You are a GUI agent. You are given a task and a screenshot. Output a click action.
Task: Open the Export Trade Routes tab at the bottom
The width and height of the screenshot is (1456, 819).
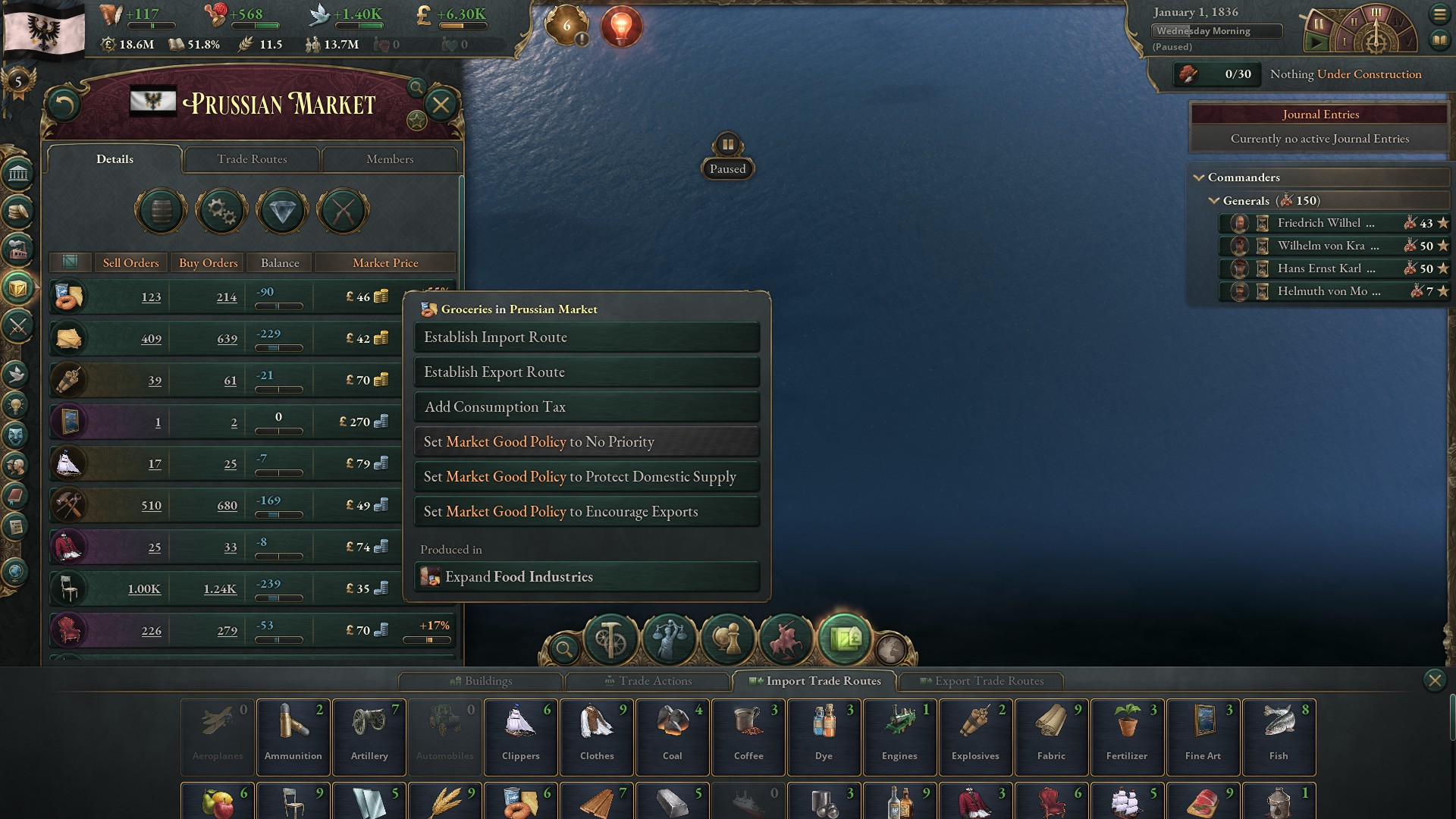tap(982, 681)
